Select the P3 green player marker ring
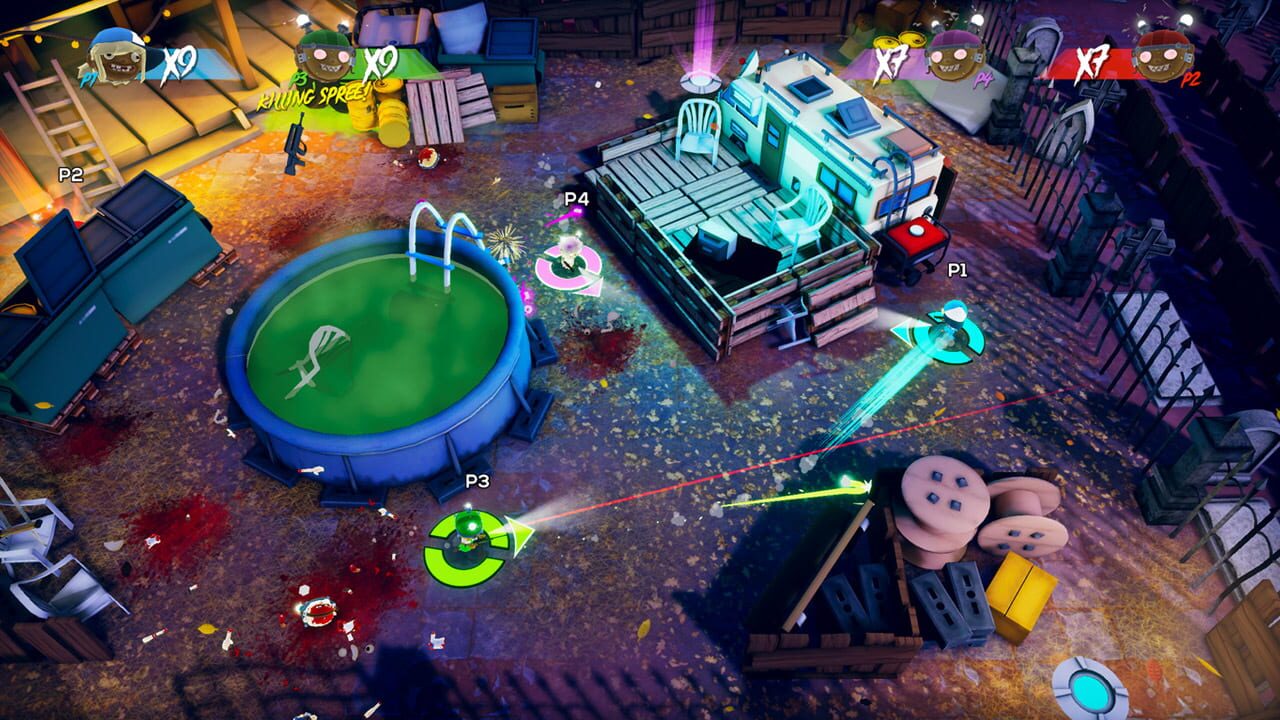This screenshot has height=720, width=1280. pos(470,540)
